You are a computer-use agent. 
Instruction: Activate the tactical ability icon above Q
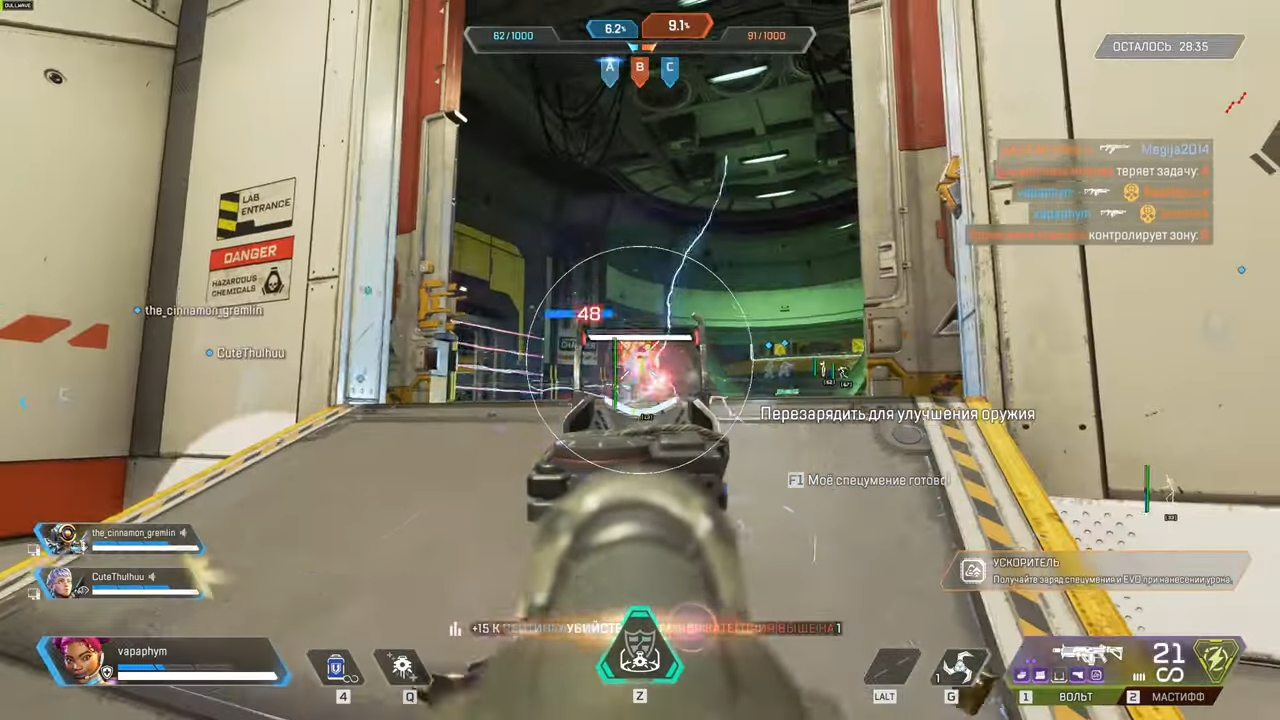pos(402,666)
